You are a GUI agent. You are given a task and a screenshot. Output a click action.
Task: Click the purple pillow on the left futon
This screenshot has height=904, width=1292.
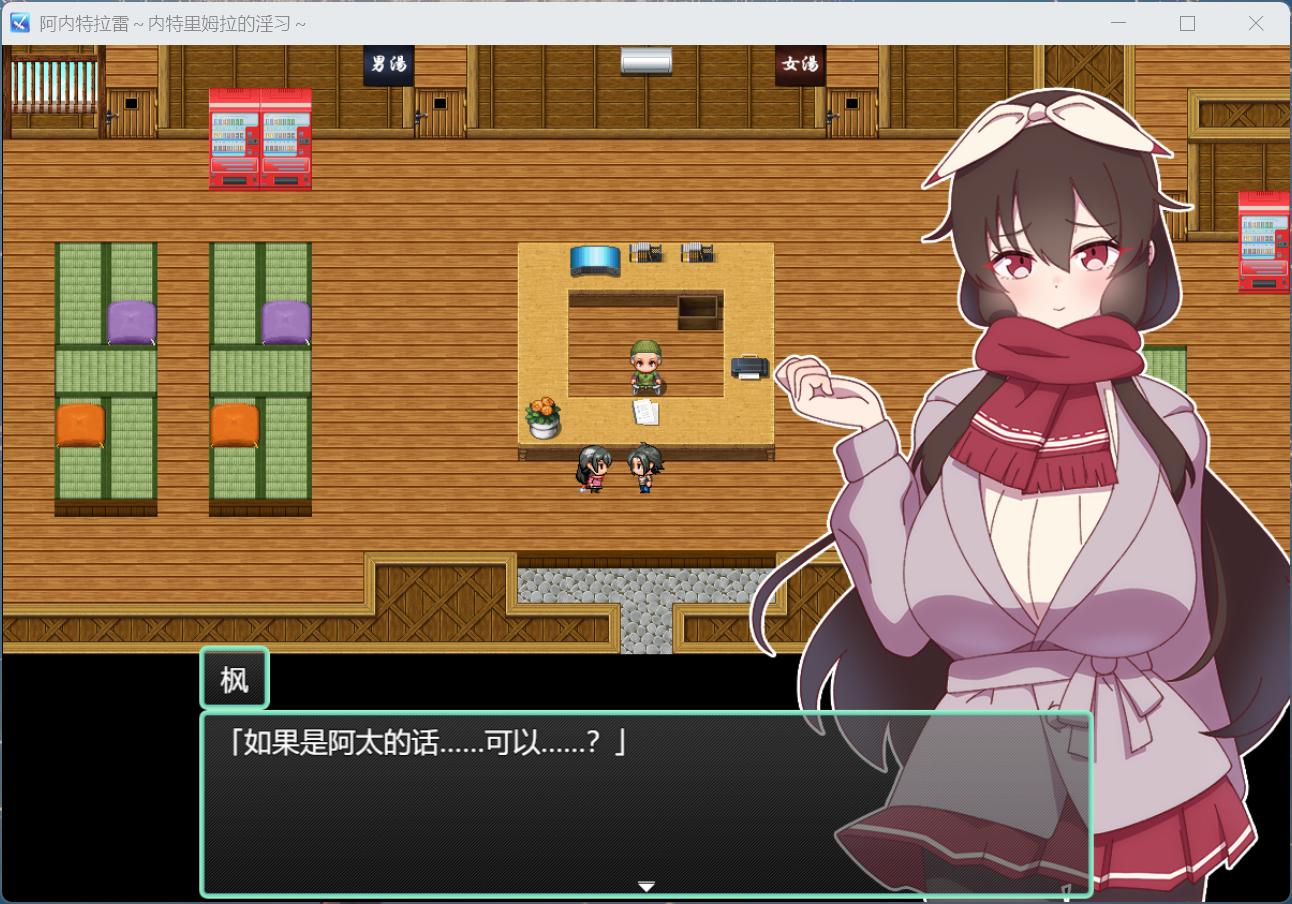pos(131,320)
